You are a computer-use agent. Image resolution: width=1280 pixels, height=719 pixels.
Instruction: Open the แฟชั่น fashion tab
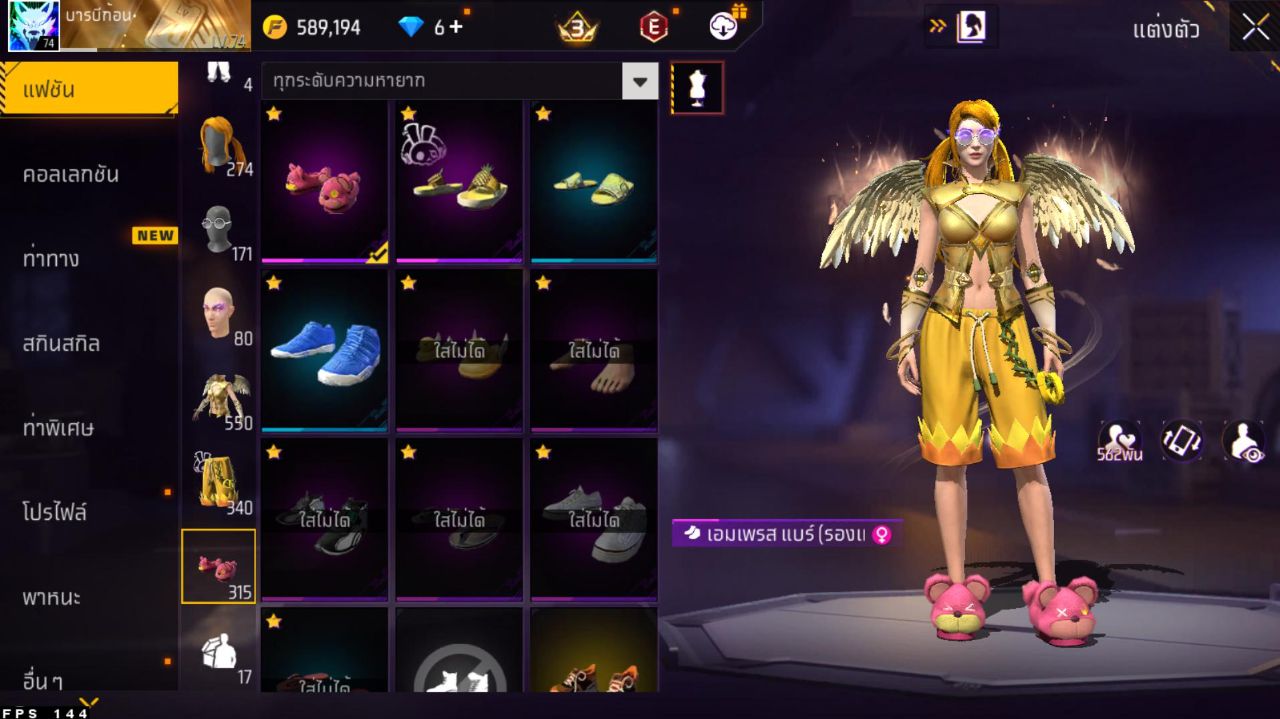[88, 90]
